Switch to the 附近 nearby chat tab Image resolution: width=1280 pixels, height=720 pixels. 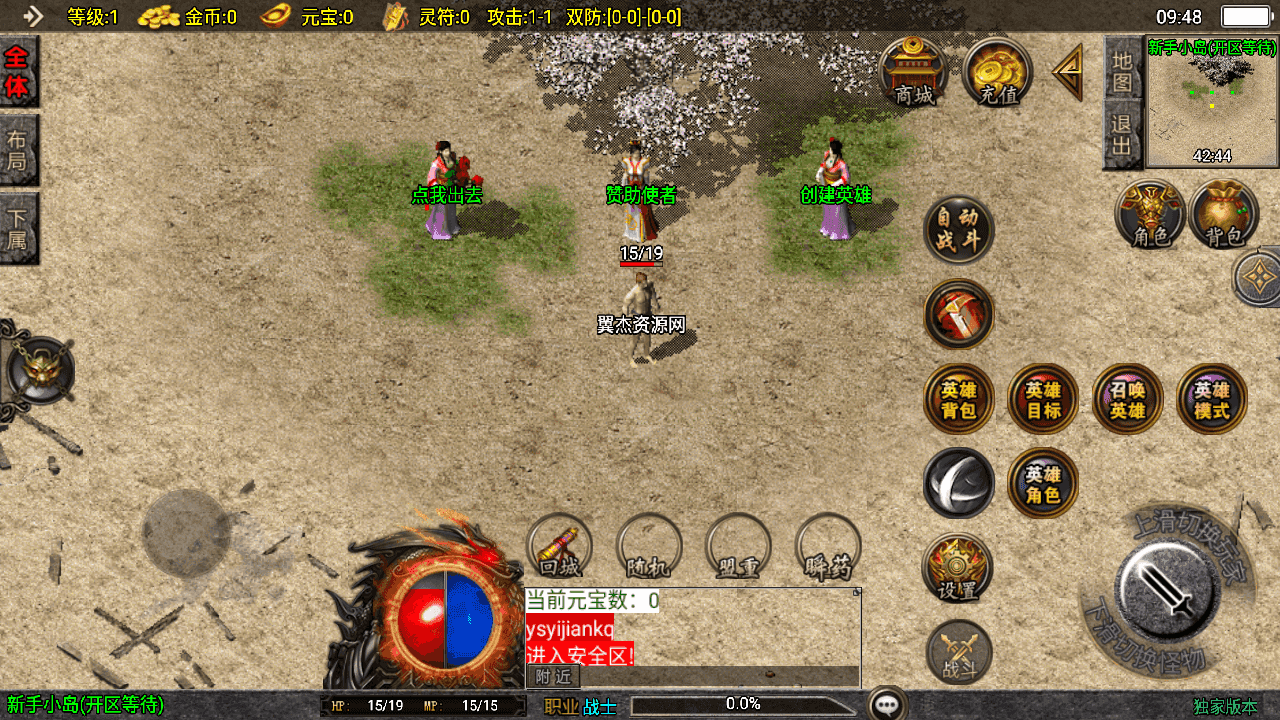[x=553, y=676]
